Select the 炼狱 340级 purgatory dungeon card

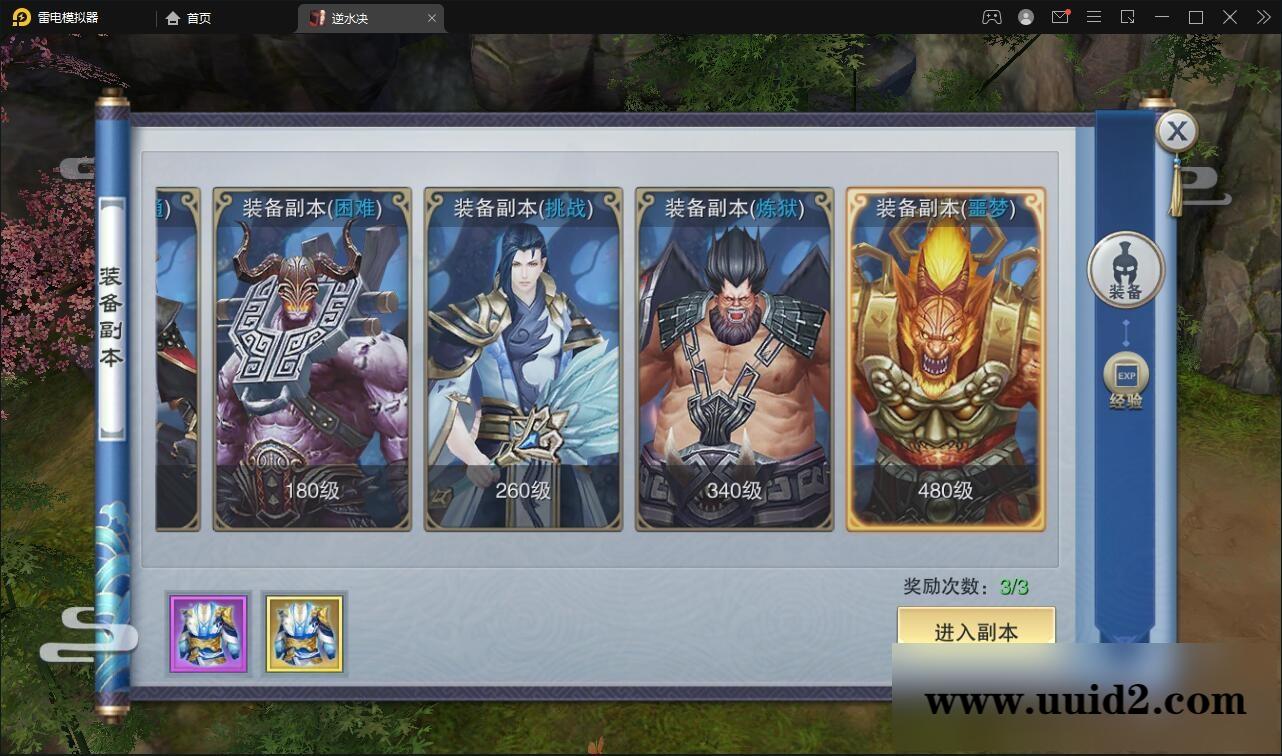(733, 360)
